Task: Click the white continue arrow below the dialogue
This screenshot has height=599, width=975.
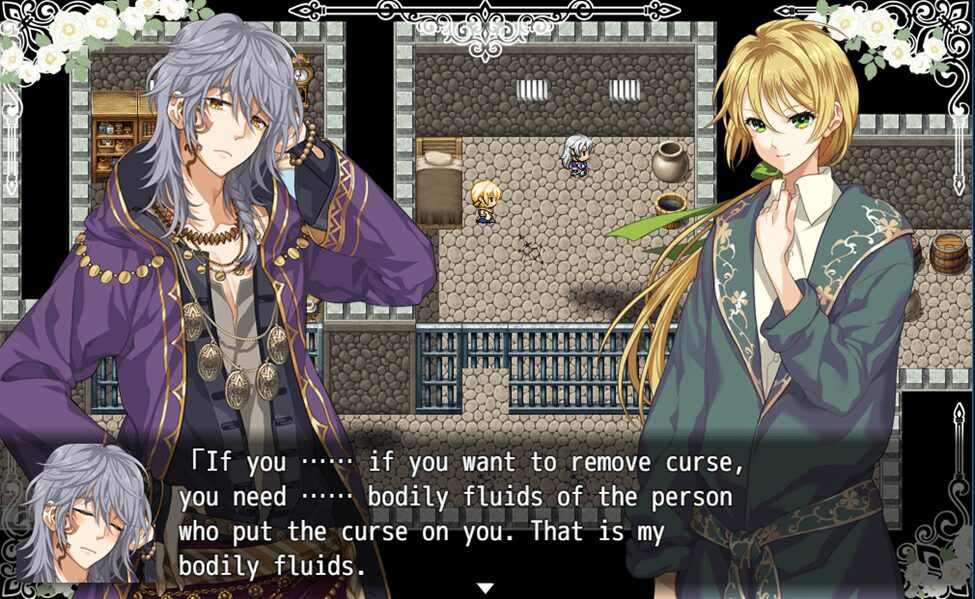Action: [x=485, y=588]
